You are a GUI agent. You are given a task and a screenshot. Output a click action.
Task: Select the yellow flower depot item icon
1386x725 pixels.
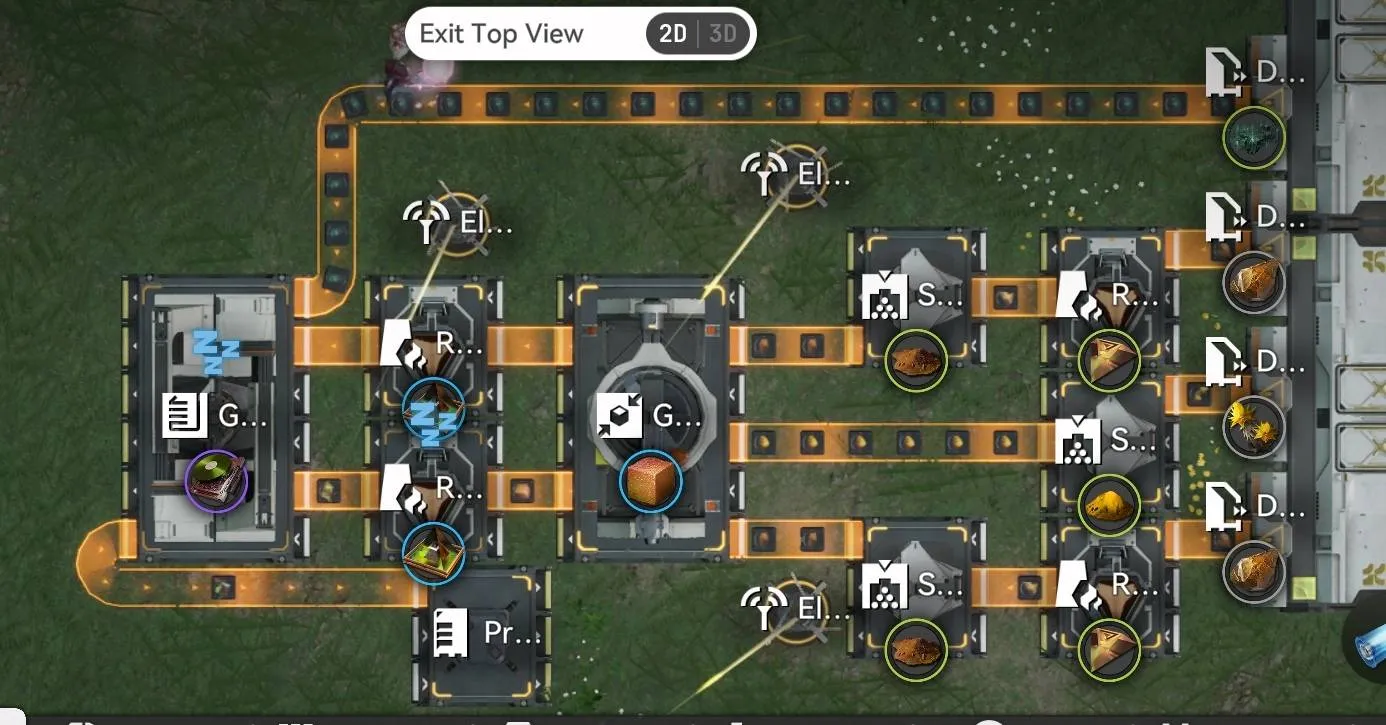[x=1254, y=428]
